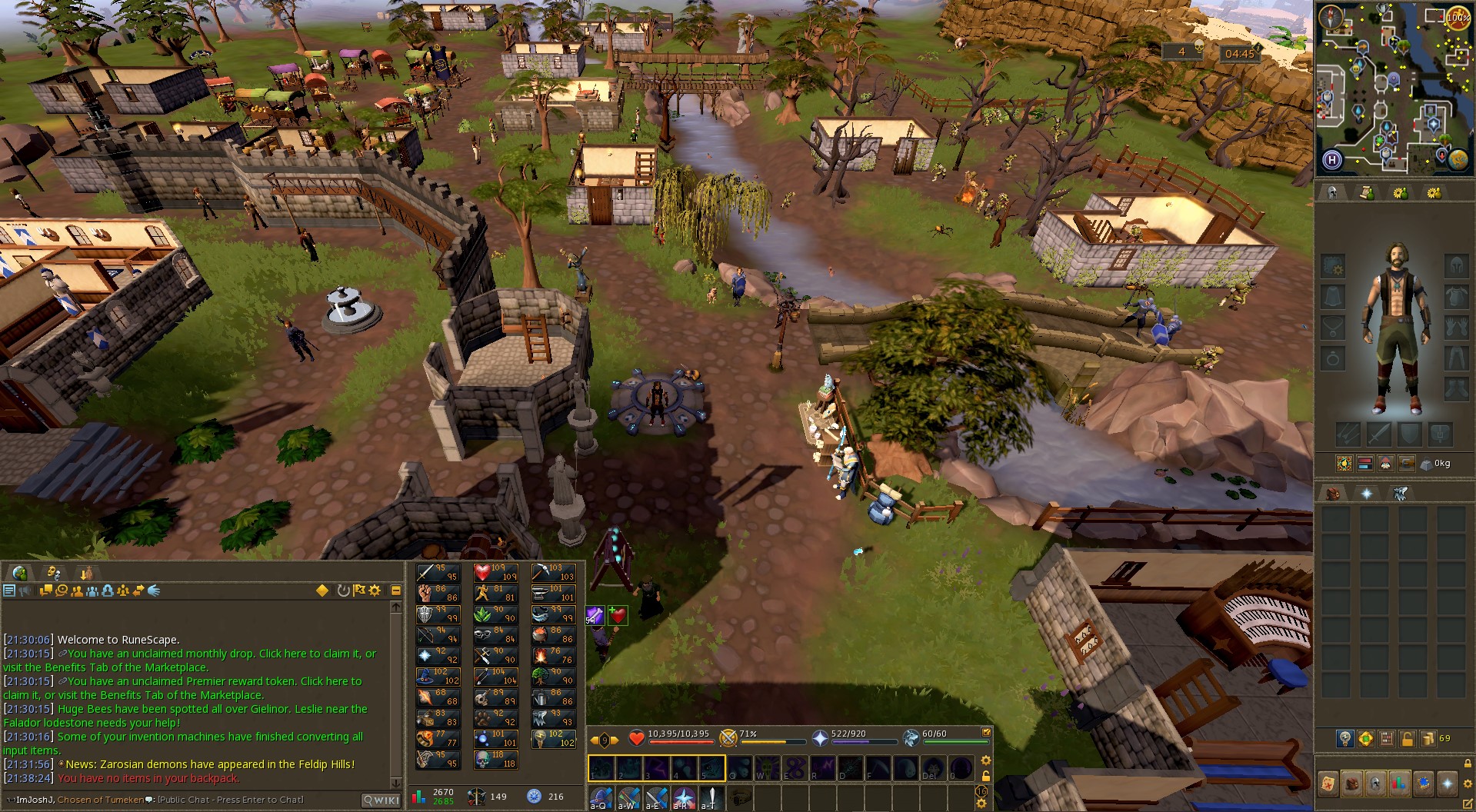This screenshot has height=812, width=1476.
Task: Activate the ability bound to a-R
Action: coord(683,797)
